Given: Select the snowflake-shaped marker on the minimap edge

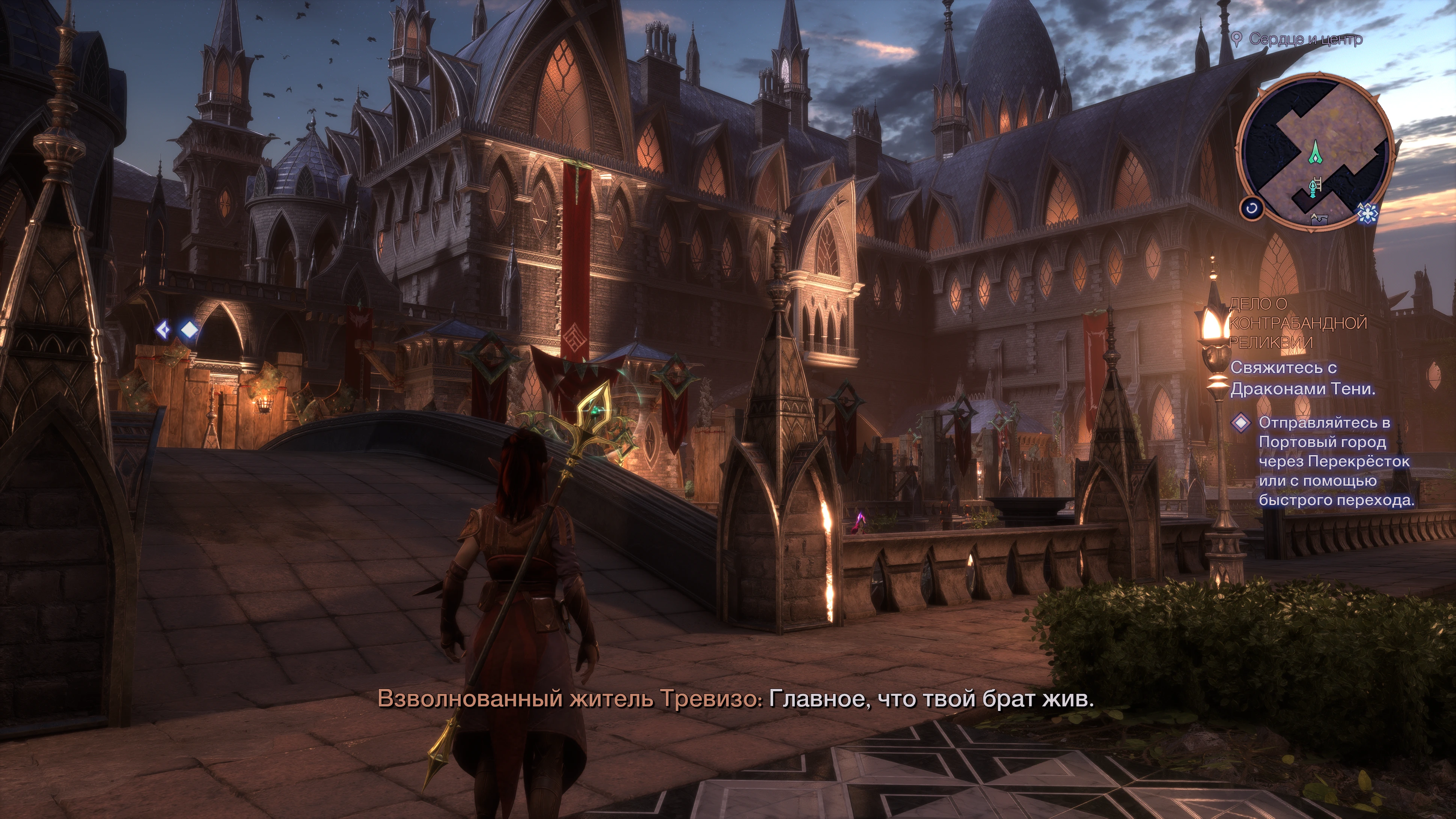Looking at the screenshot, I should 1367,213.
